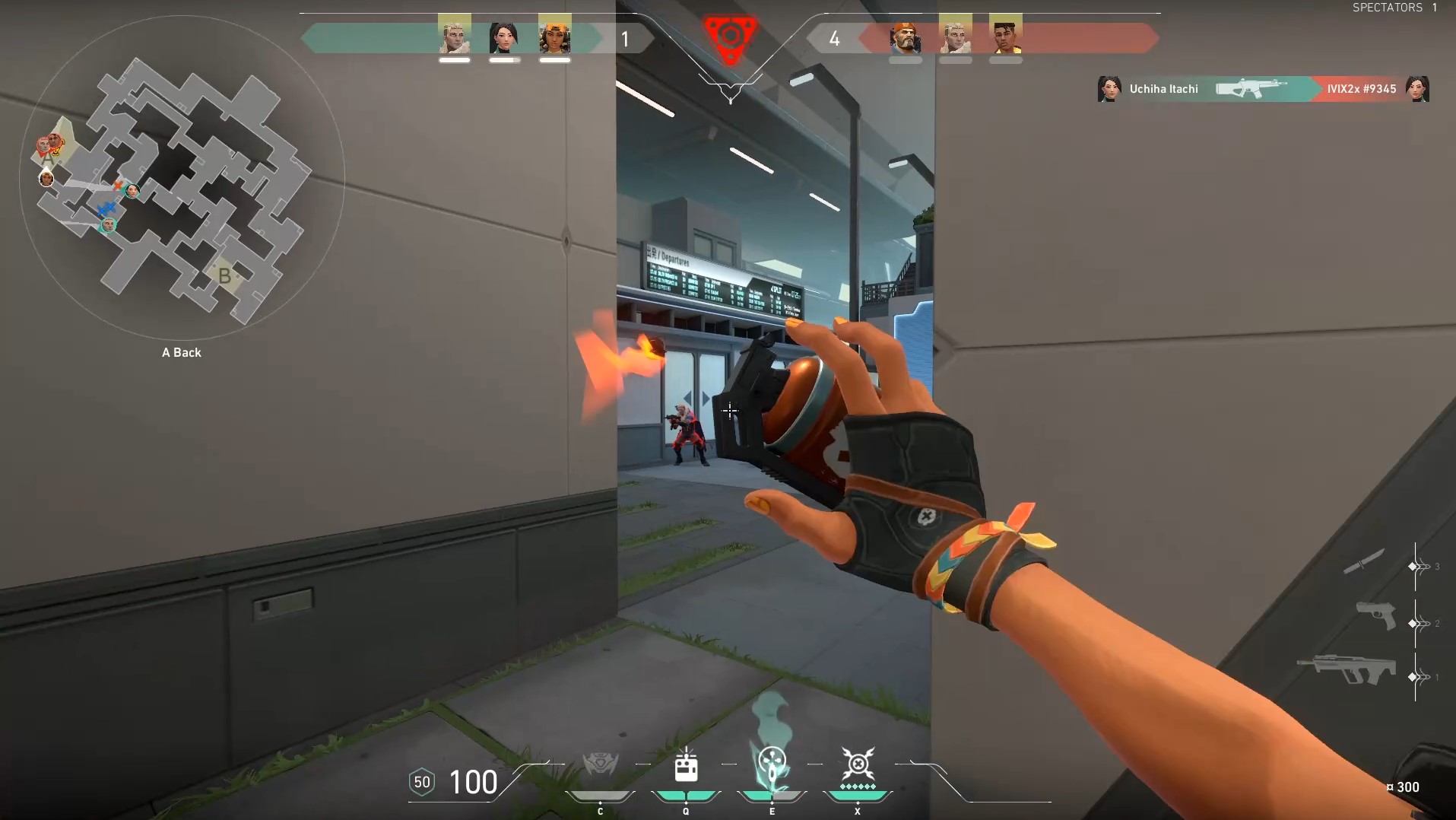The image size is (1456, 820).
Task: Click the dark-haired agent portrait on teal team
Action: [504, 36]
